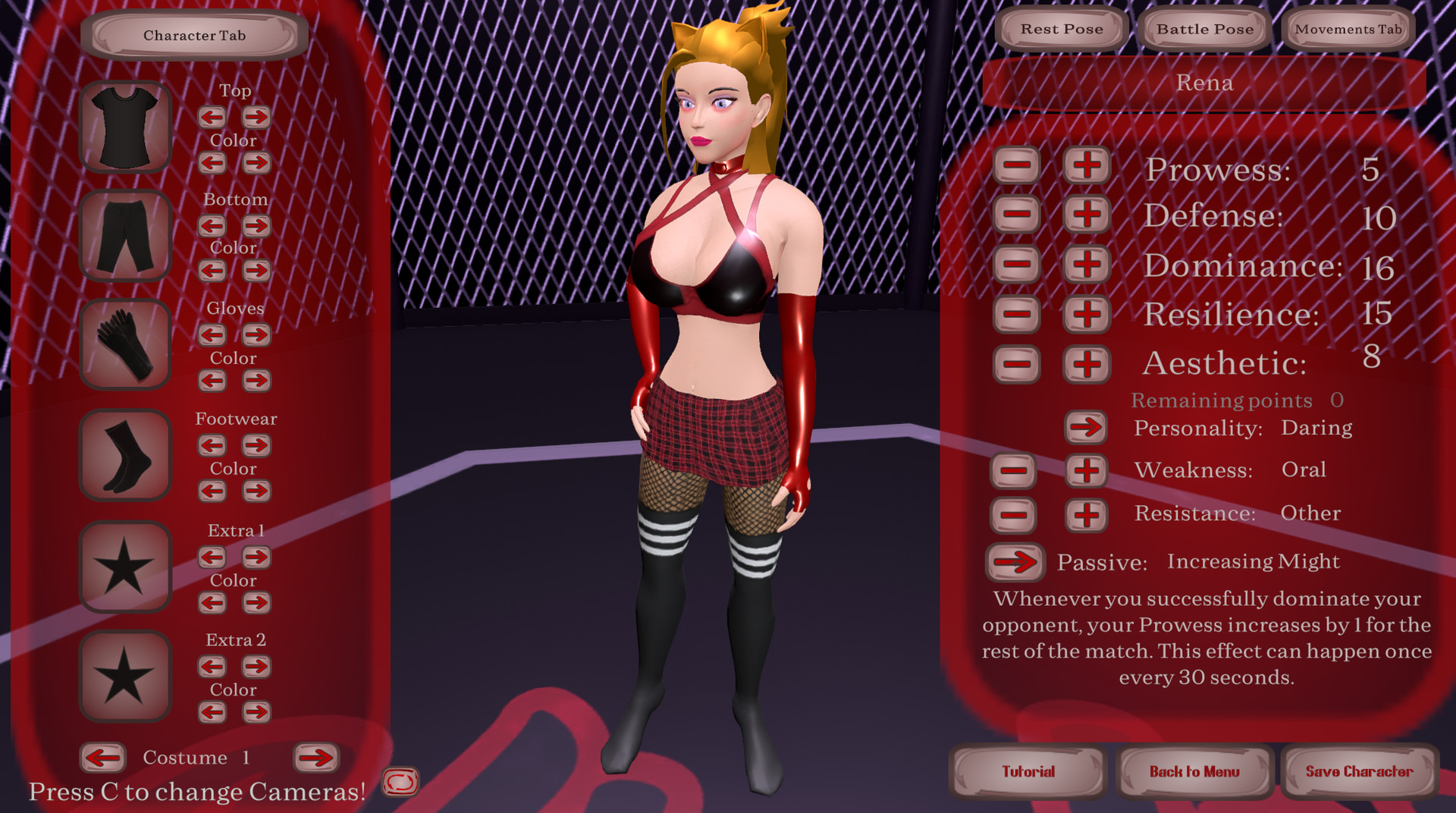Click the Rena name field
Image resolution: width=1456 pixels, height=813 pixels.
[1205, 83]
